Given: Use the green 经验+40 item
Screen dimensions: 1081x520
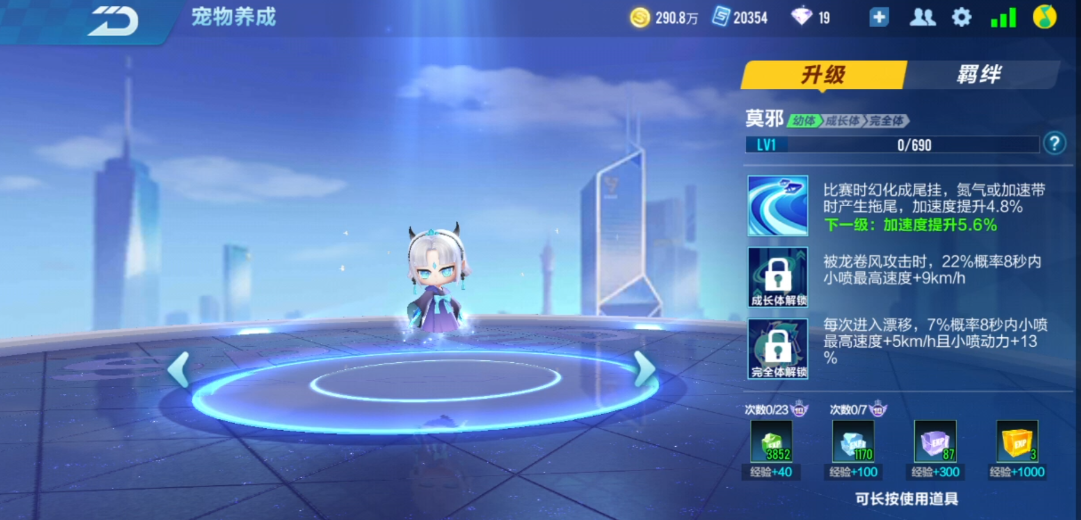Looking at the screenshot, I should (x=772, y=441).
